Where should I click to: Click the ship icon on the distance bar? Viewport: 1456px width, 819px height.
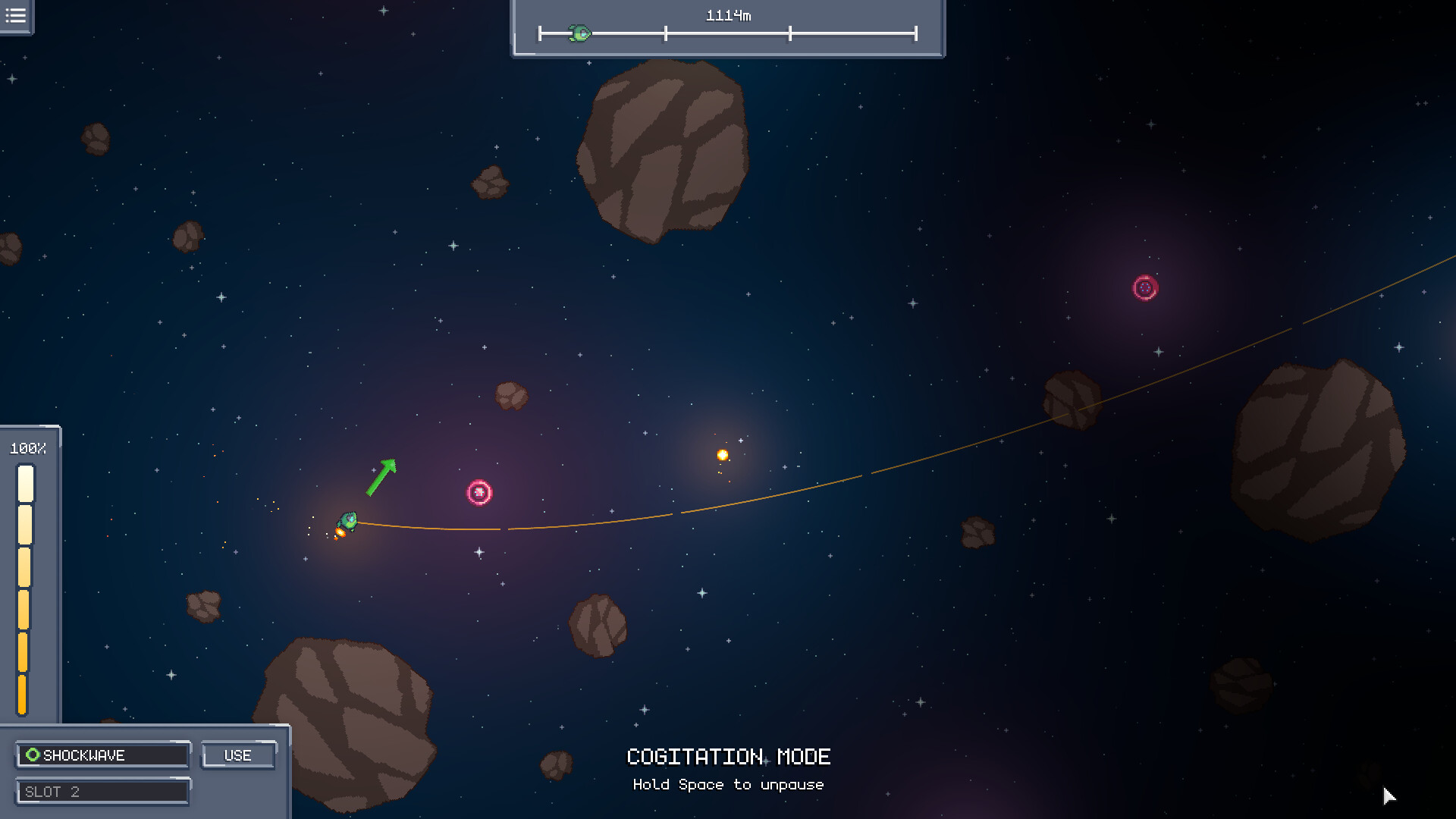pyautogui.click(x=579, y=32)
